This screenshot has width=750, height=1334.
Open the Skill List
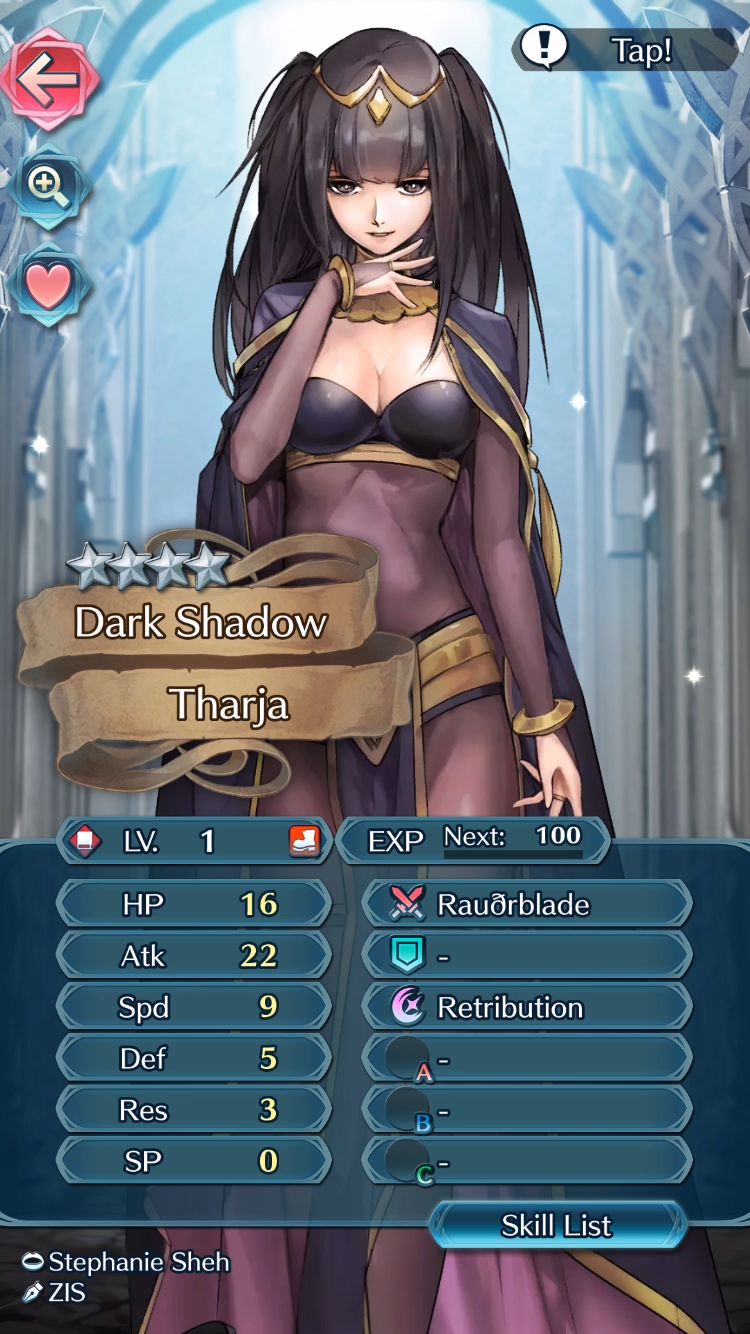(557, 1226)
